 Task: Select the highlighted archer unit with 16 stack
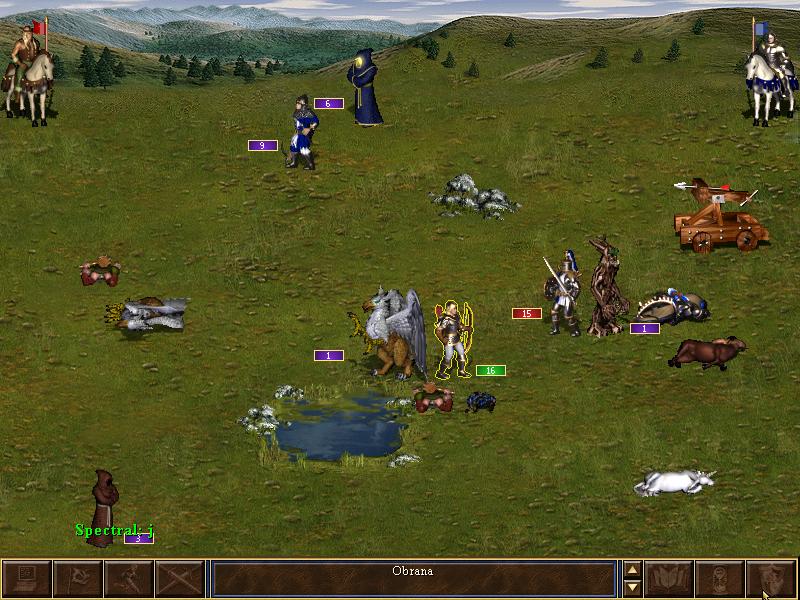coord(453,340)
